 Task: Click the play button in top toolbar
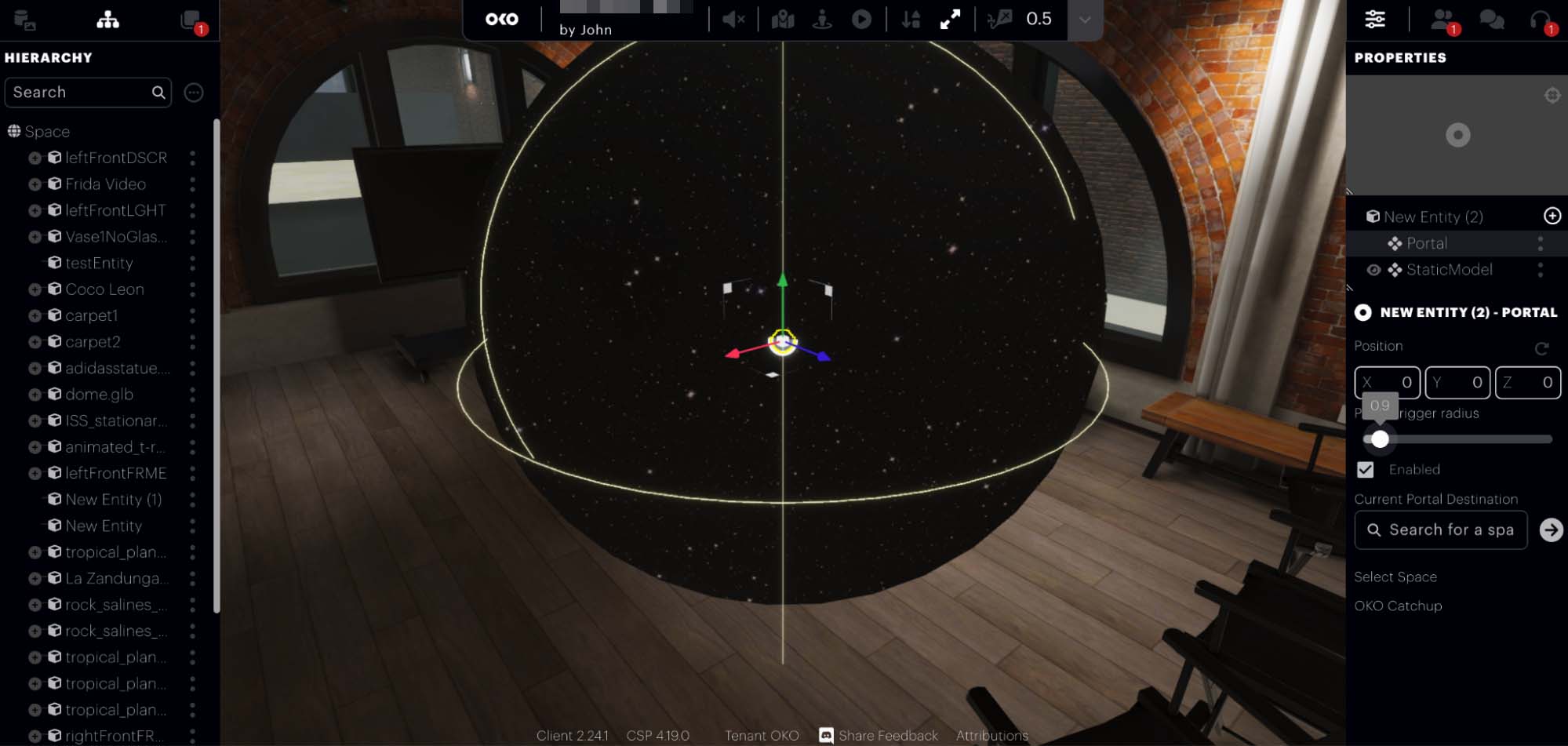(x=861, y=20)
